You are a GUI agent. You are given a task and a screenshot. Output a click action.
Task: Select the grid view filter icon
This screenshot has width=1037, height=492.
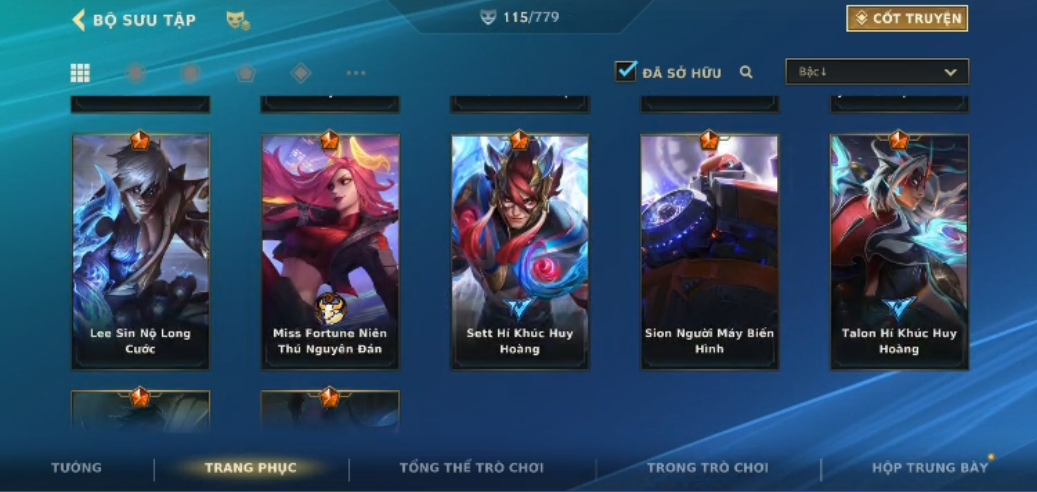click(80, 73)
